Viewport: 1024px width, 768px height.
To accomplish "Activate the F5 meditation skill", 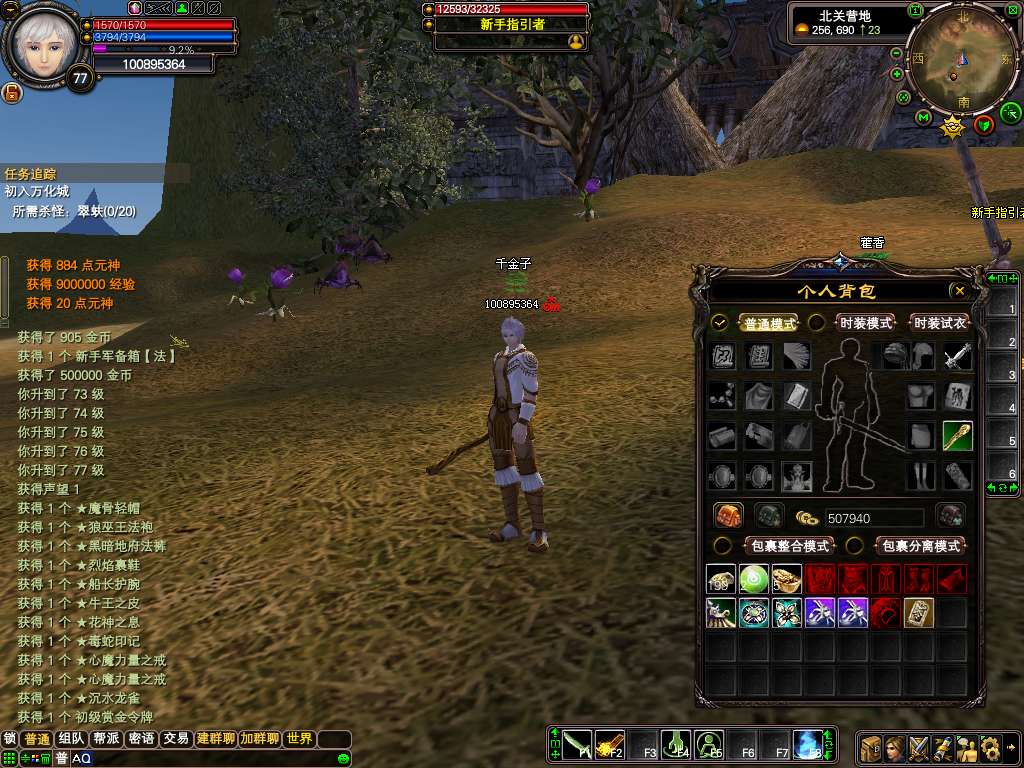I will [x=709, y=745].
